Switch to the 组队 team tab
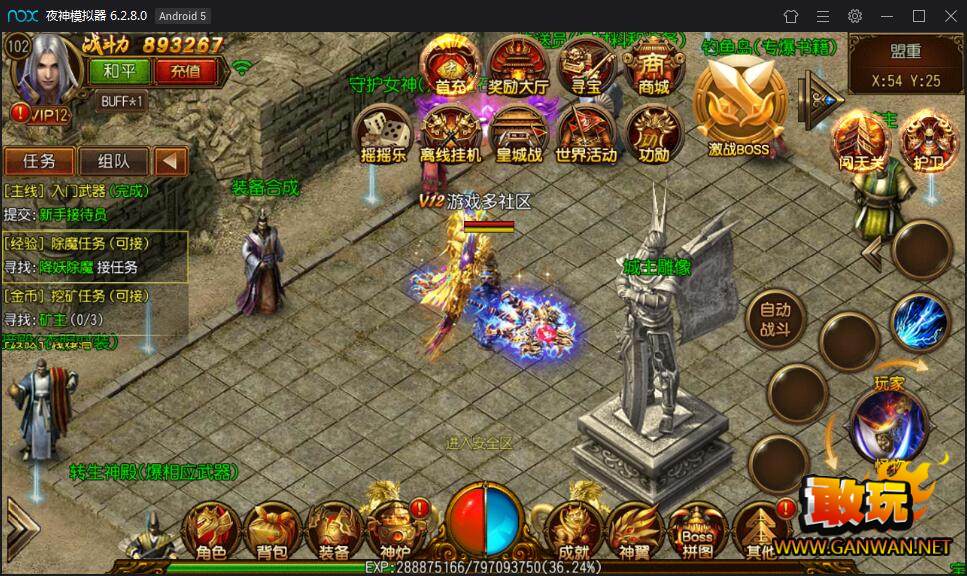The width and height of the screenshot is (967, 576). point(112,161)
